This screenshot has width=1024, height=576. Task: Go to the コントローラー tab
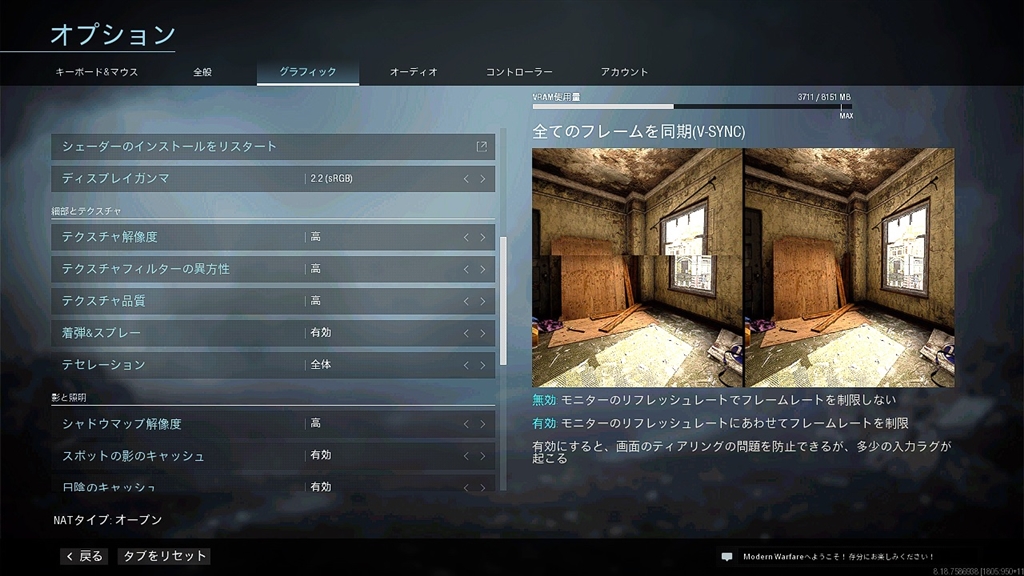[x=519, y=72]
